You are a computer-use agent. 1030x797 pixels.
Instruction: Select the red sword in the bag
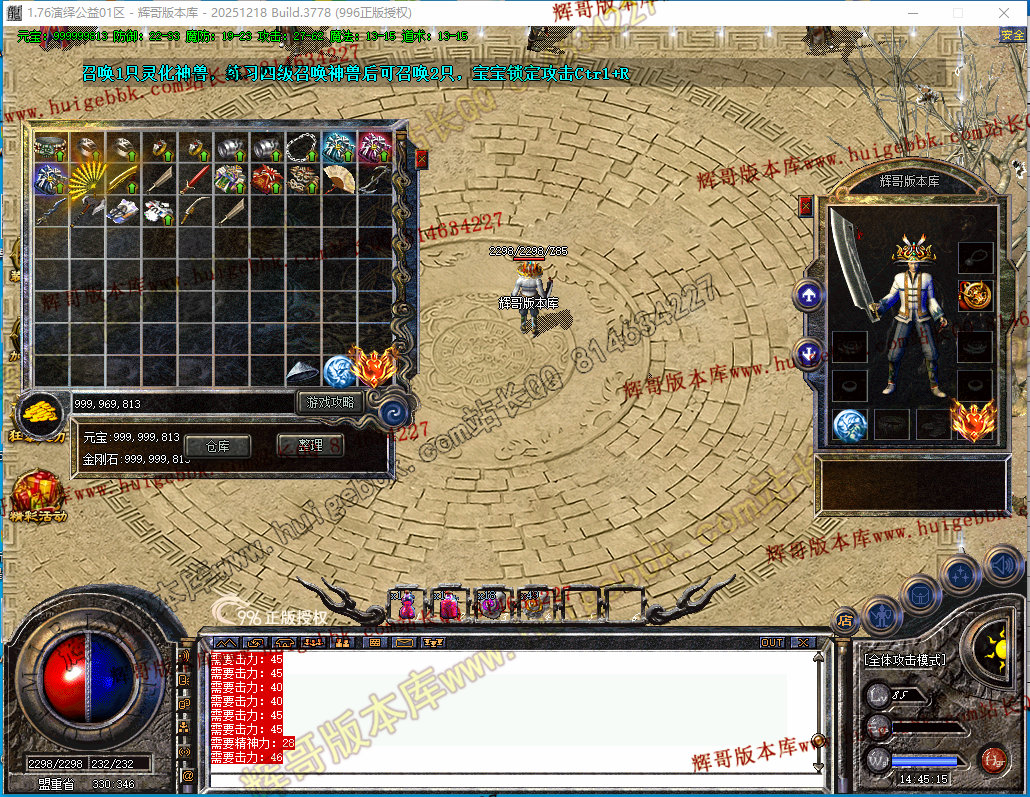pos(193,181)
